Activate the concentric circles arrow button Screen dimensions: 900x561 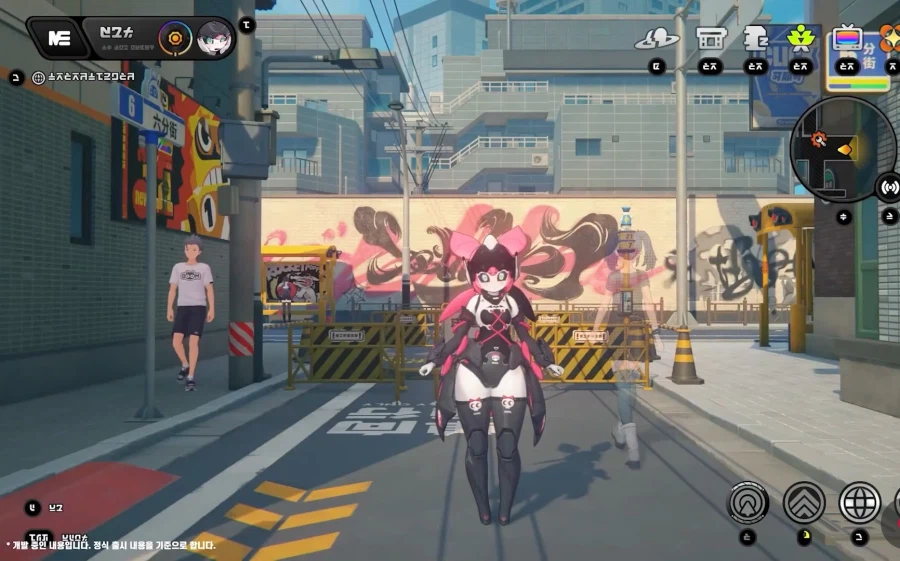pos(748,502)
